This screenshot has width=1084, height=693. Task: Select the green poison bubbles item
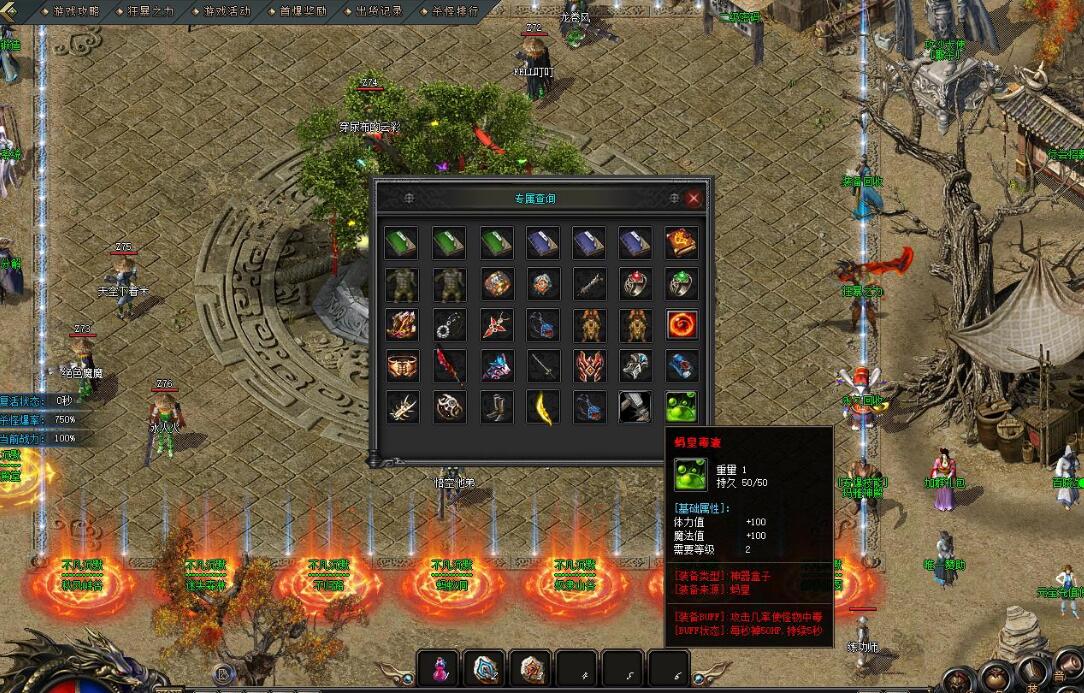[682, 406]
